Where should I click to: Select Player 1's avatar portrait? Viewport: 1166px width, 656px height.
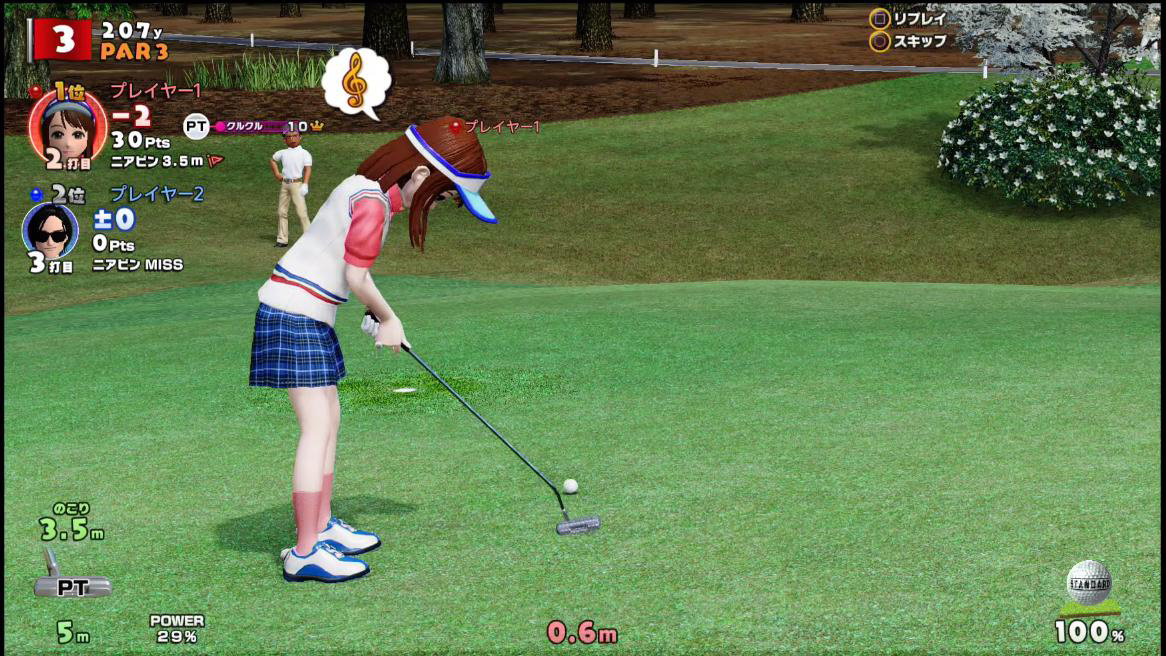coord(66,125)
